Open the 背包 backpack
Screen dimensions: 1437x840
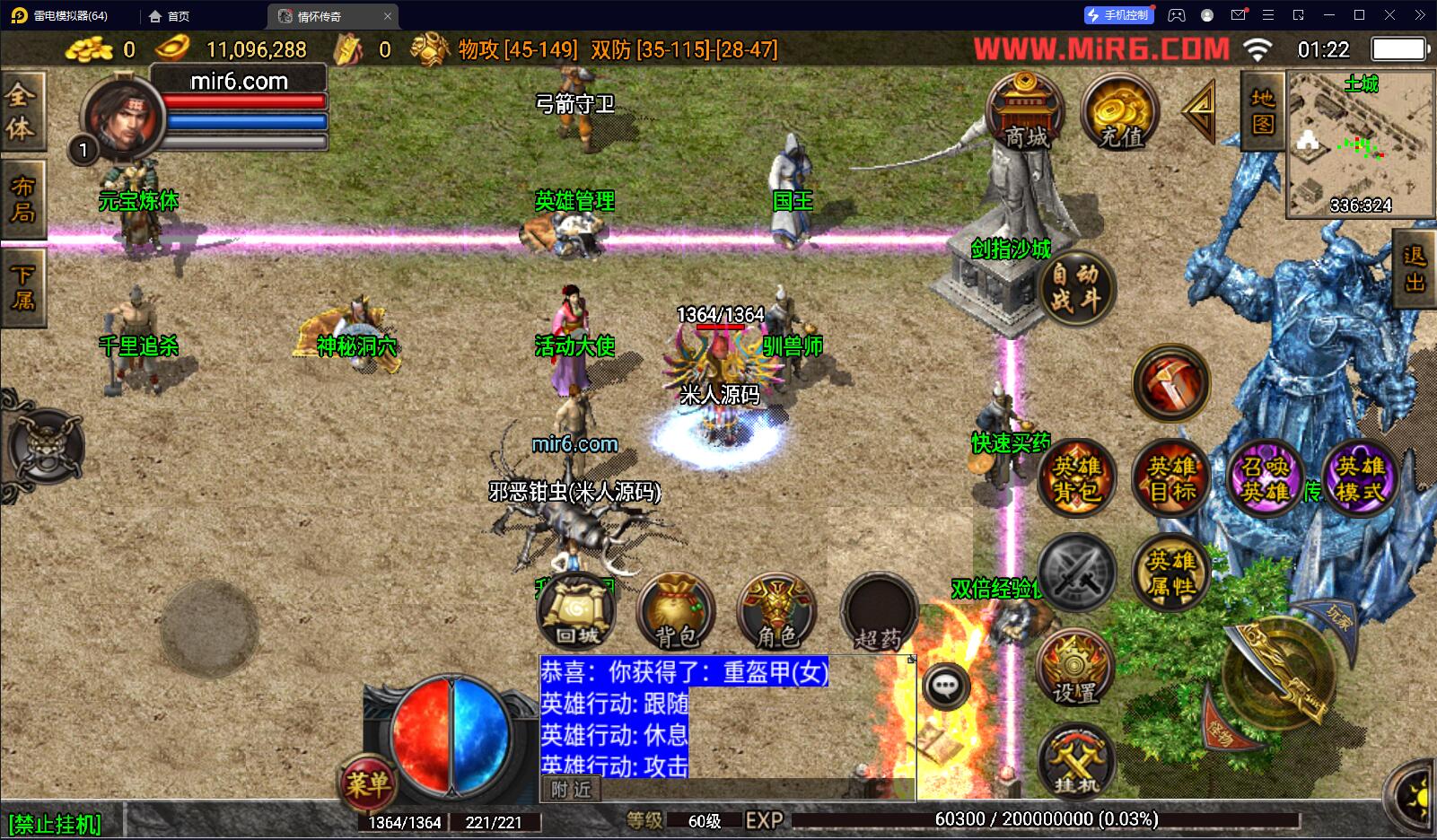676,612
